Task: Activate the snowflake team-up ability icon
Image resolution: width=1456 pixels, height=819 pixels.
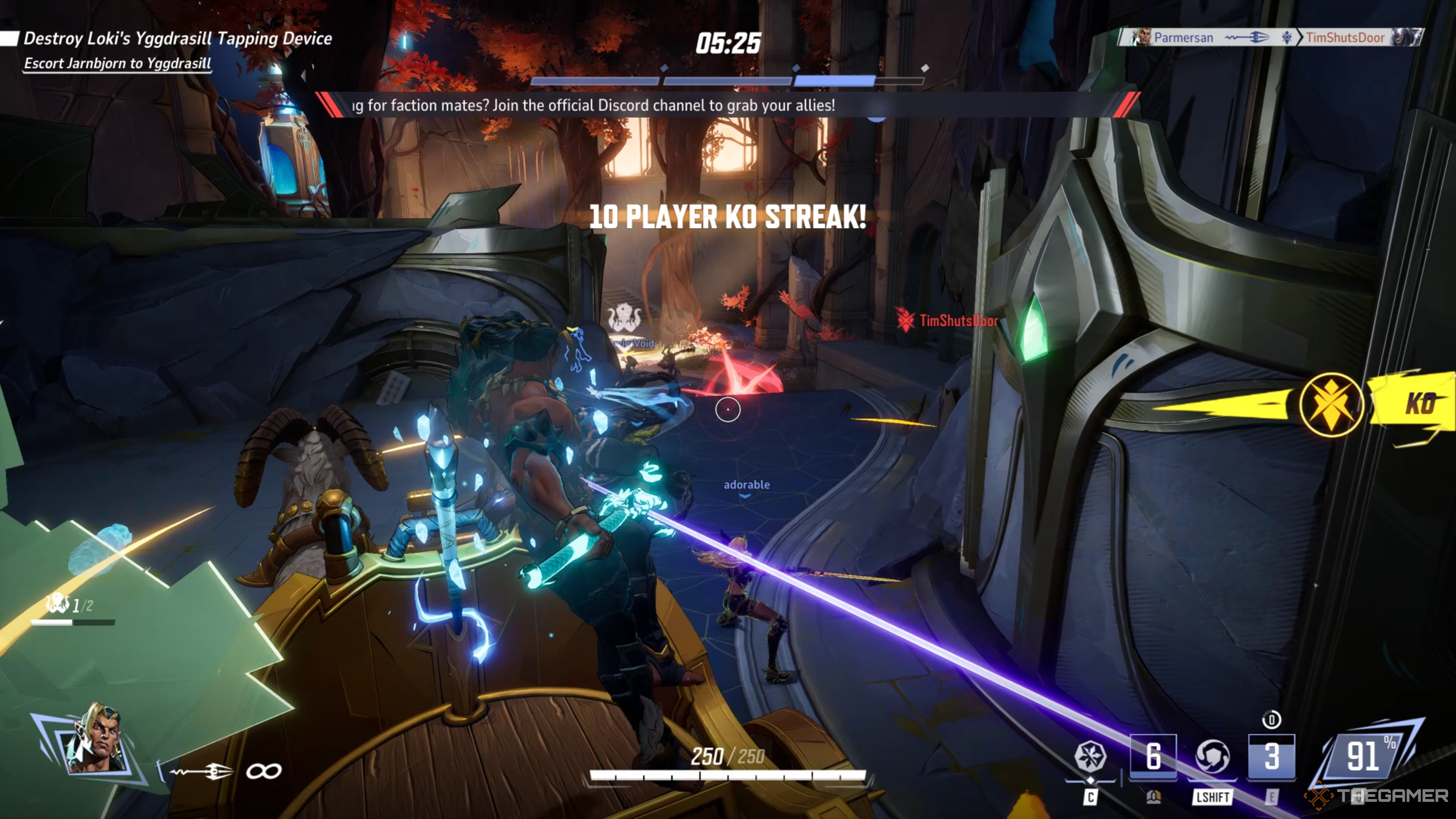Action: tap(1090, 756)
